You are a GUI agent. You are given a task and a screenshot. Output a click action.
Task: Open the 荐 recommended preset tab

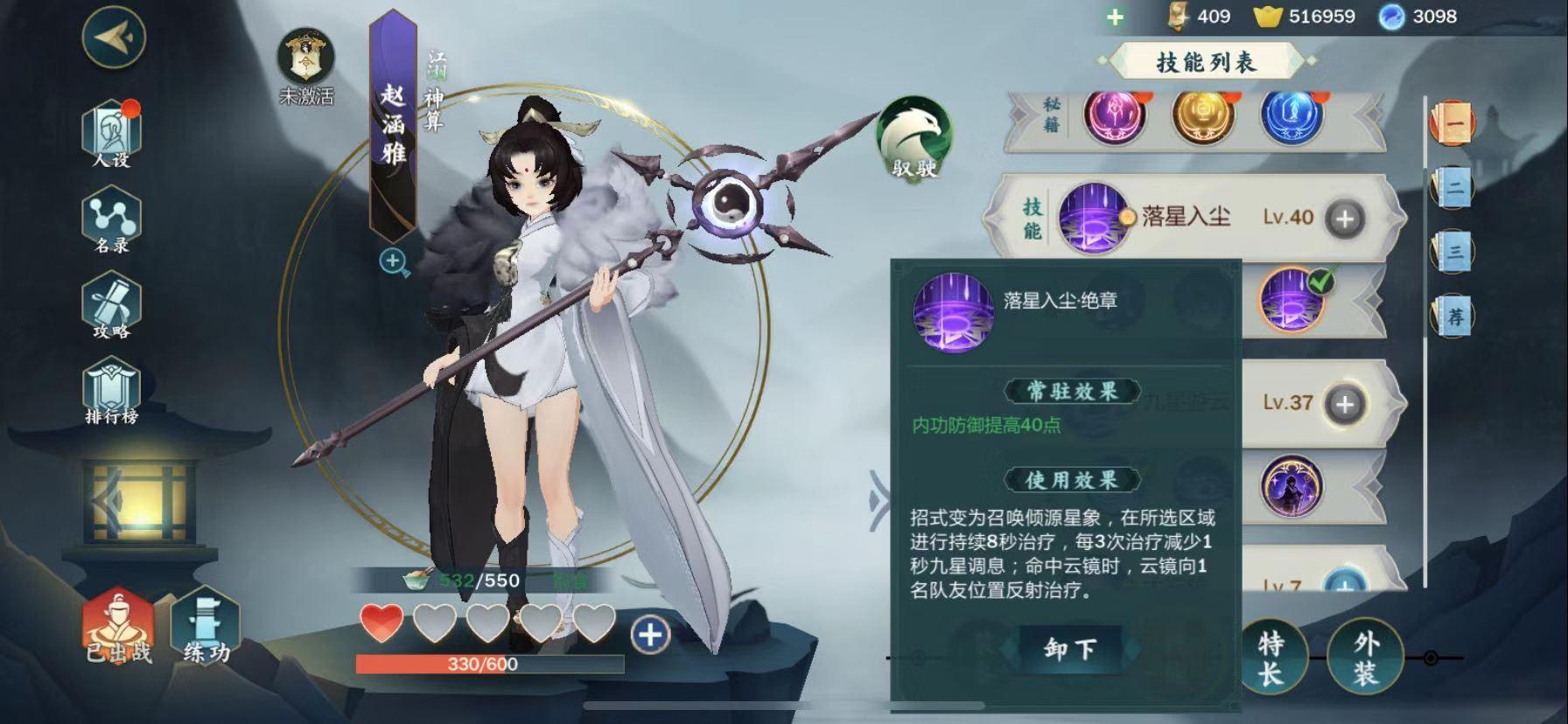click(x=1452, y=315)
